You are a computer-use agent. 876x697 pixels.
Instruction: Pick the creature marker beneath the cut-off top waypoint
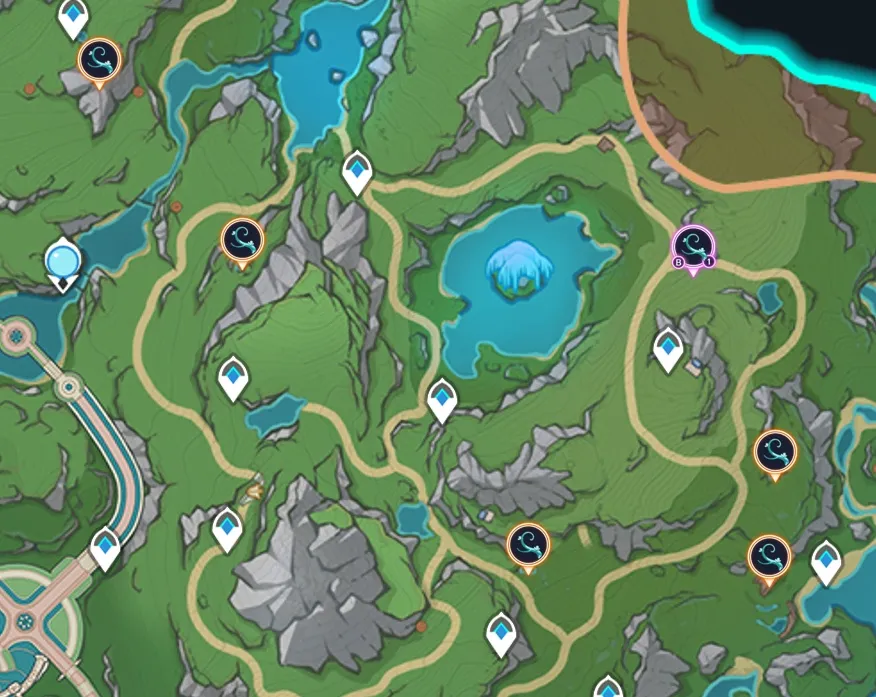(99, 59)
